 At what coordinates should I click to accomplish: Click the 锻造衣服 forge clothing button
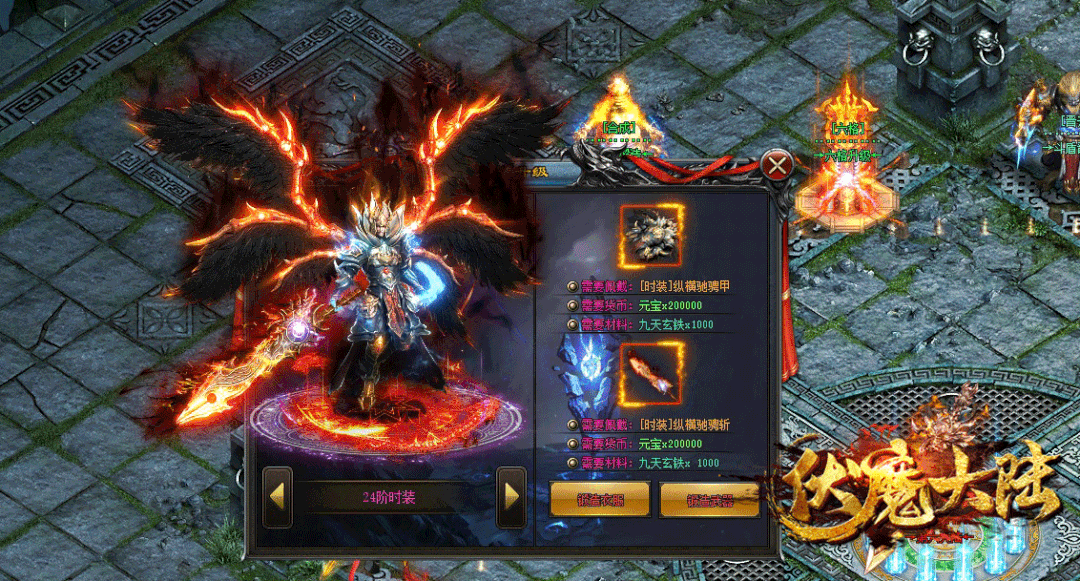pos(599,500)
